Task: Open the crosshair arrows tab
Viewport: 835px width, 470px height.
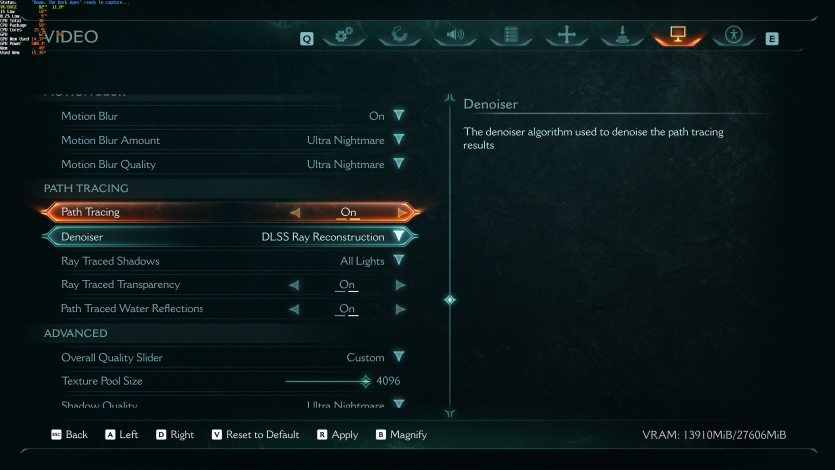Action: (x=567, y=36)
